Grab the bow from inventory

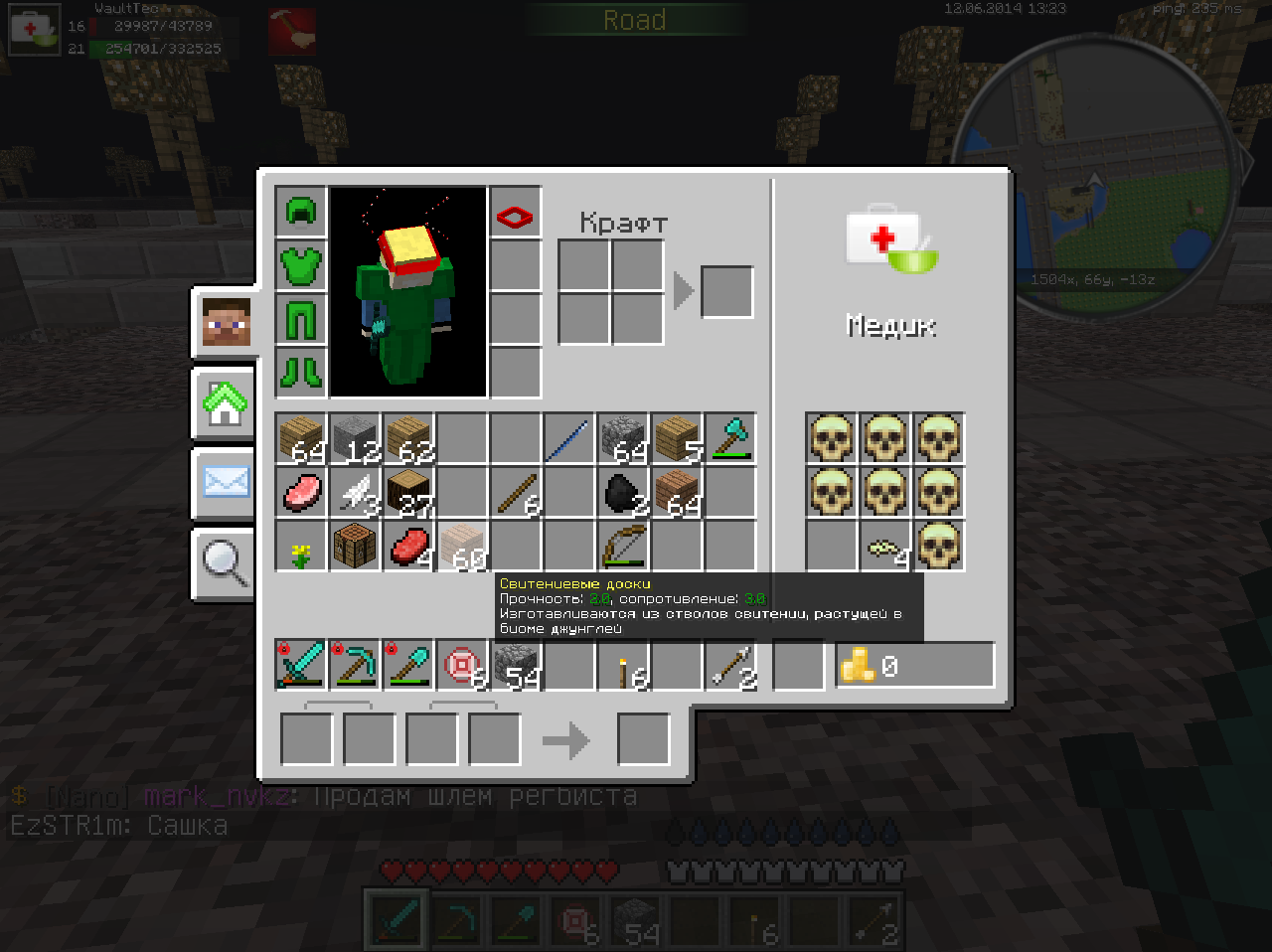623,546
